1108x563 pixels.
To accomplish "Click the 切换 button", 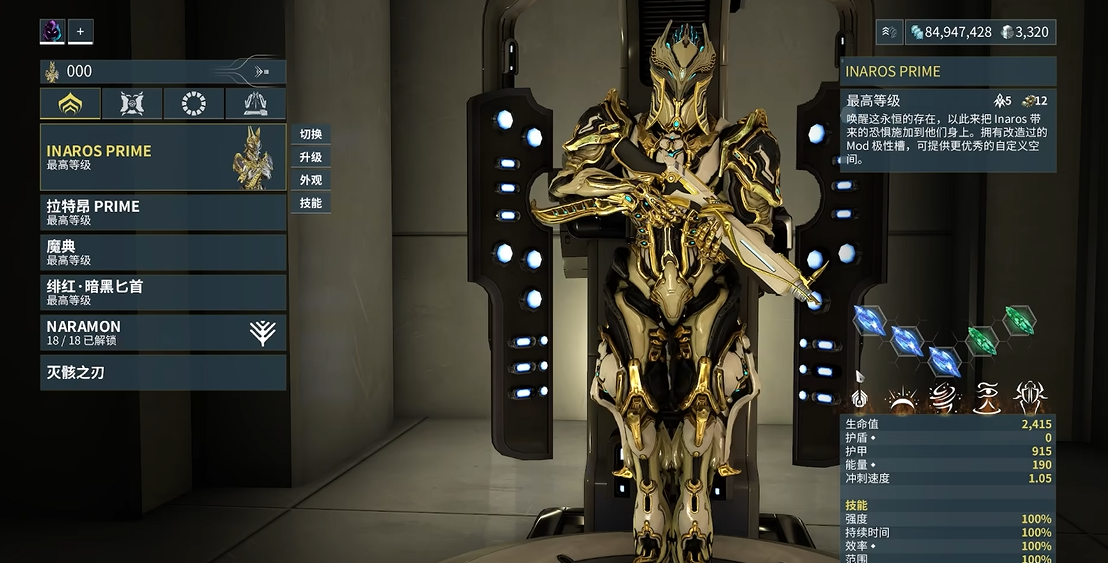I will [310, 134].
